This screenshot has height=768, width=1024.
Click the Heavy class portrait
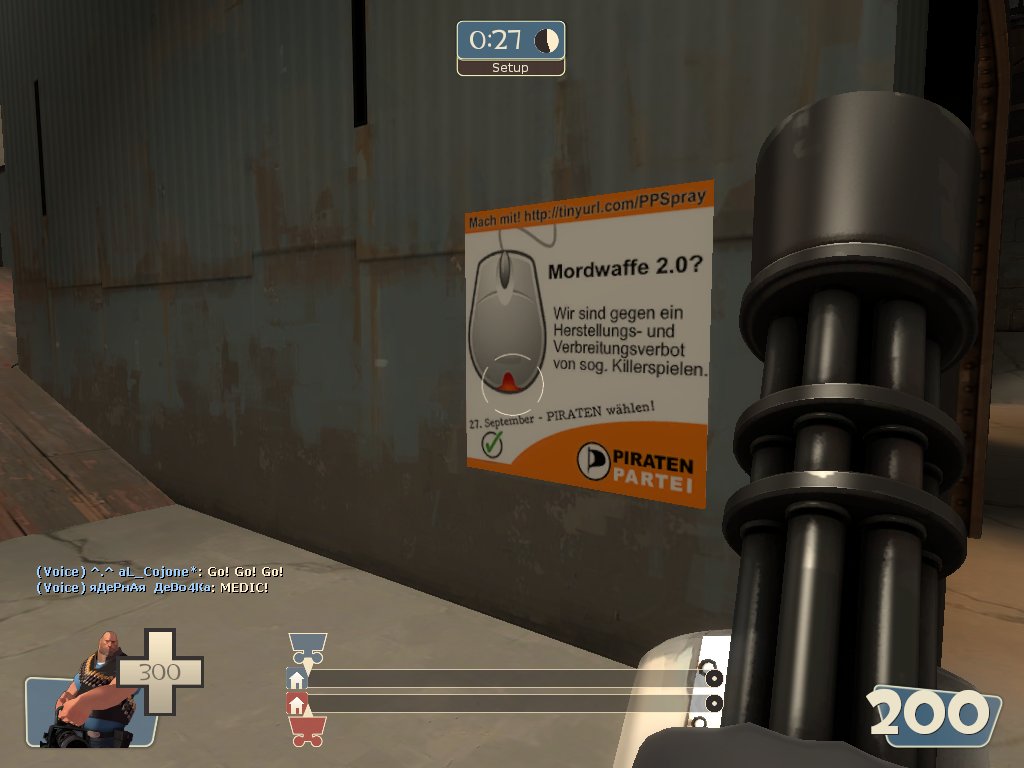(x=94, y=690)
